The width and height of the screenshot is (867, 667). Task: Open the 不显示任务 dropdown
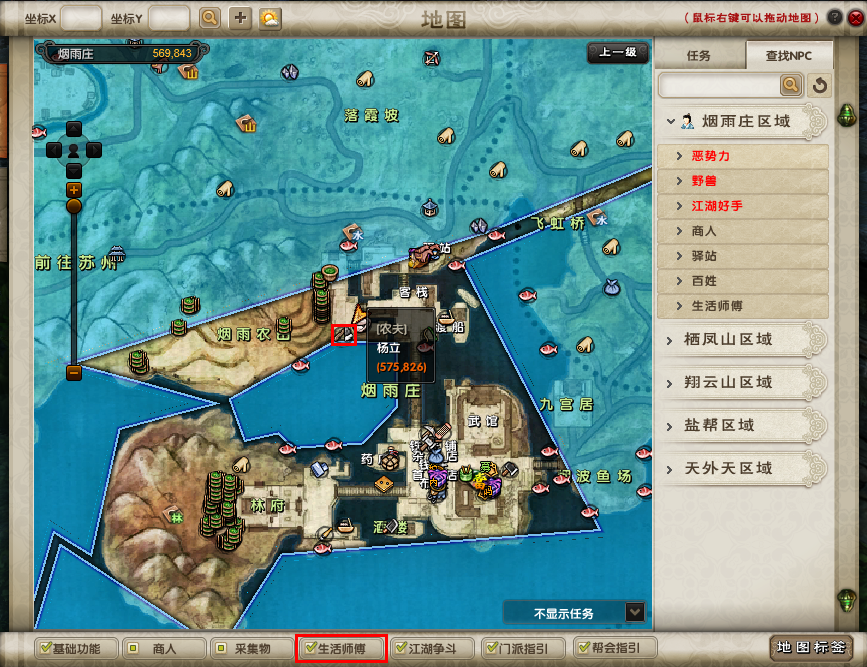pos(634,612)
